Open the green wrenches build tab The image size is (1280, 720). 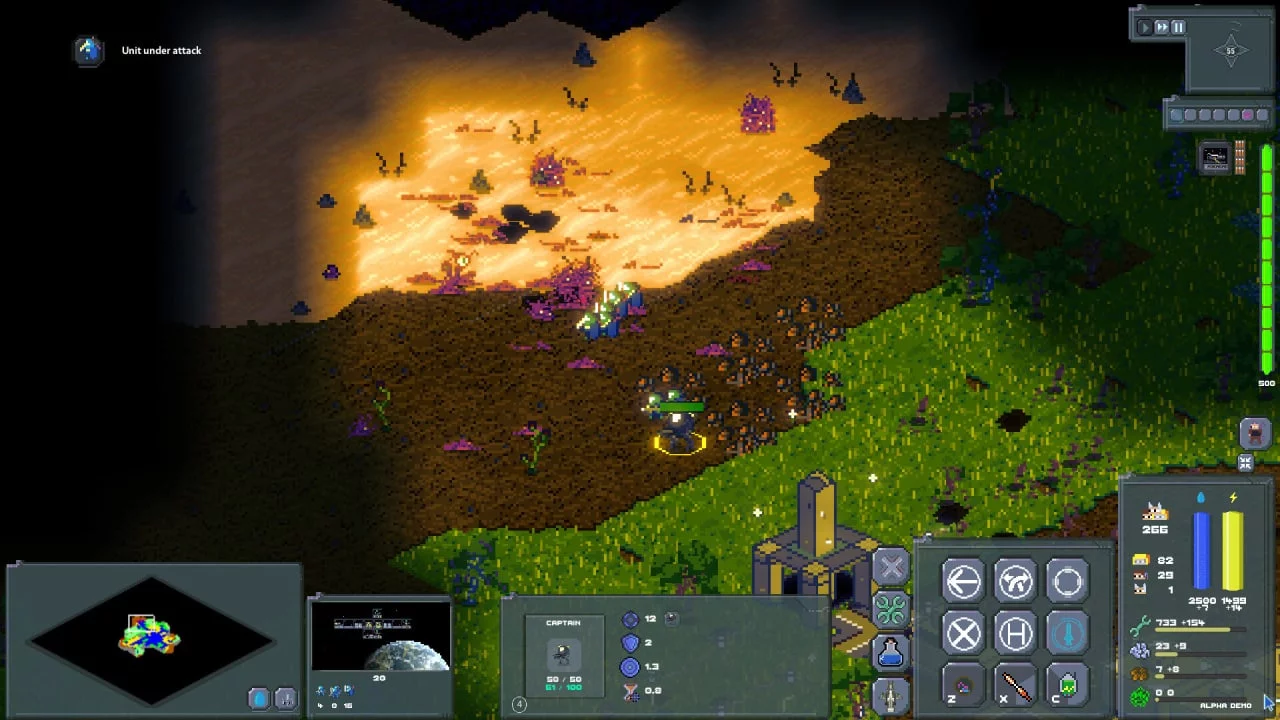890,609
